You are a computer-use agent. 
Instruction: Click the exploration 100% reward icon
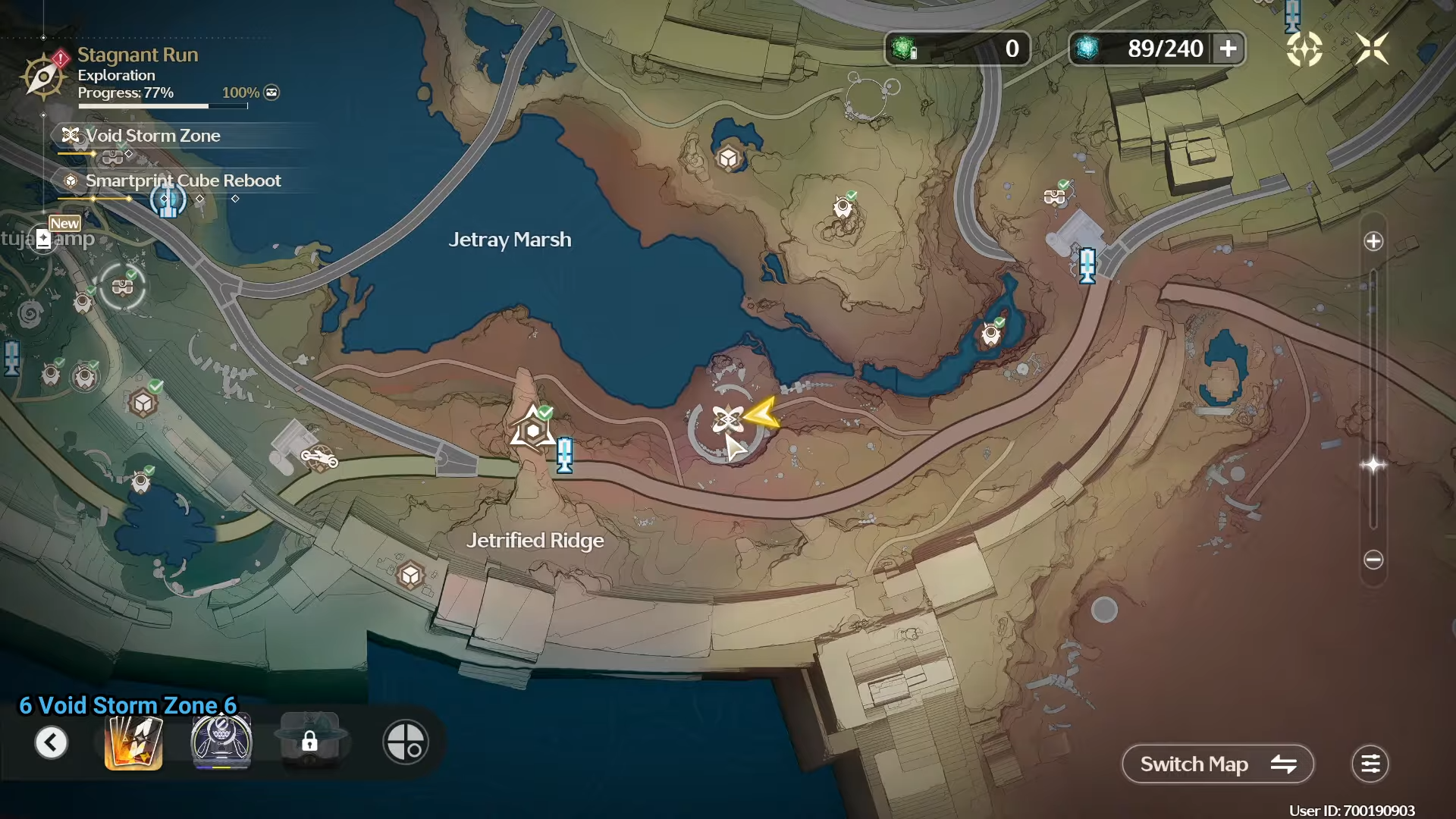click(x=271, y=93)
